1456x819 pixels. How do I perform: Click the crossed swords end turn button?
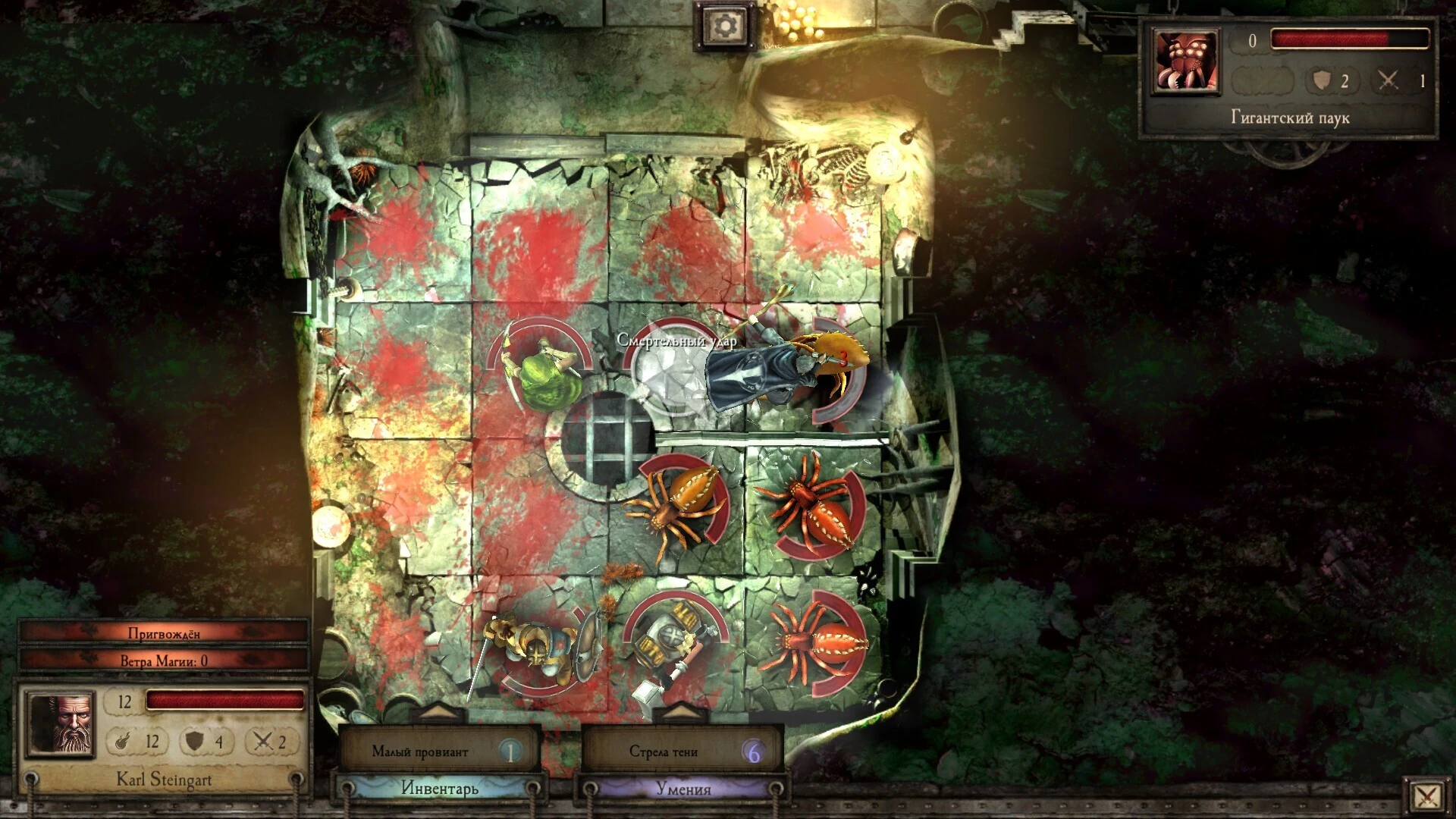click(x=1426, y=795)
